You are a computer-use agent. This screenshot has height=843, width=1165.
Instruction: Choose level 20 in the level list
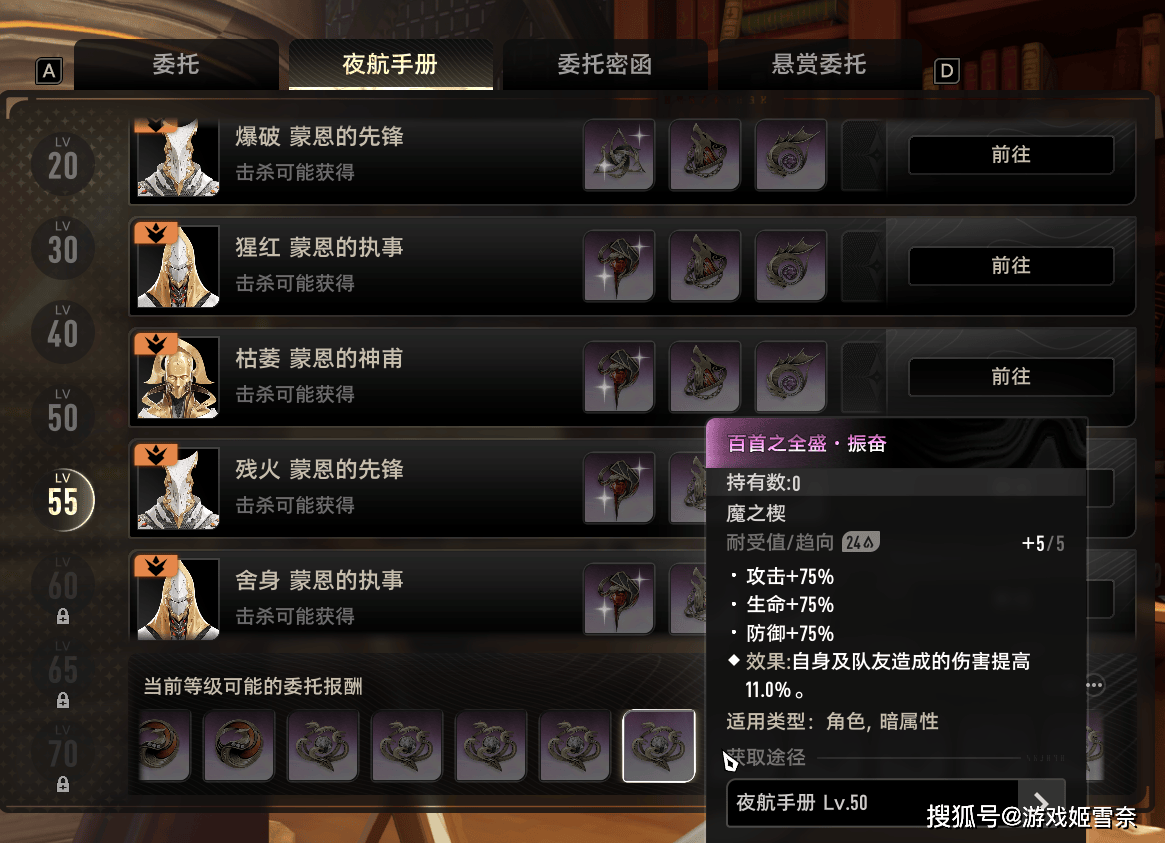[x=62, y=162]
